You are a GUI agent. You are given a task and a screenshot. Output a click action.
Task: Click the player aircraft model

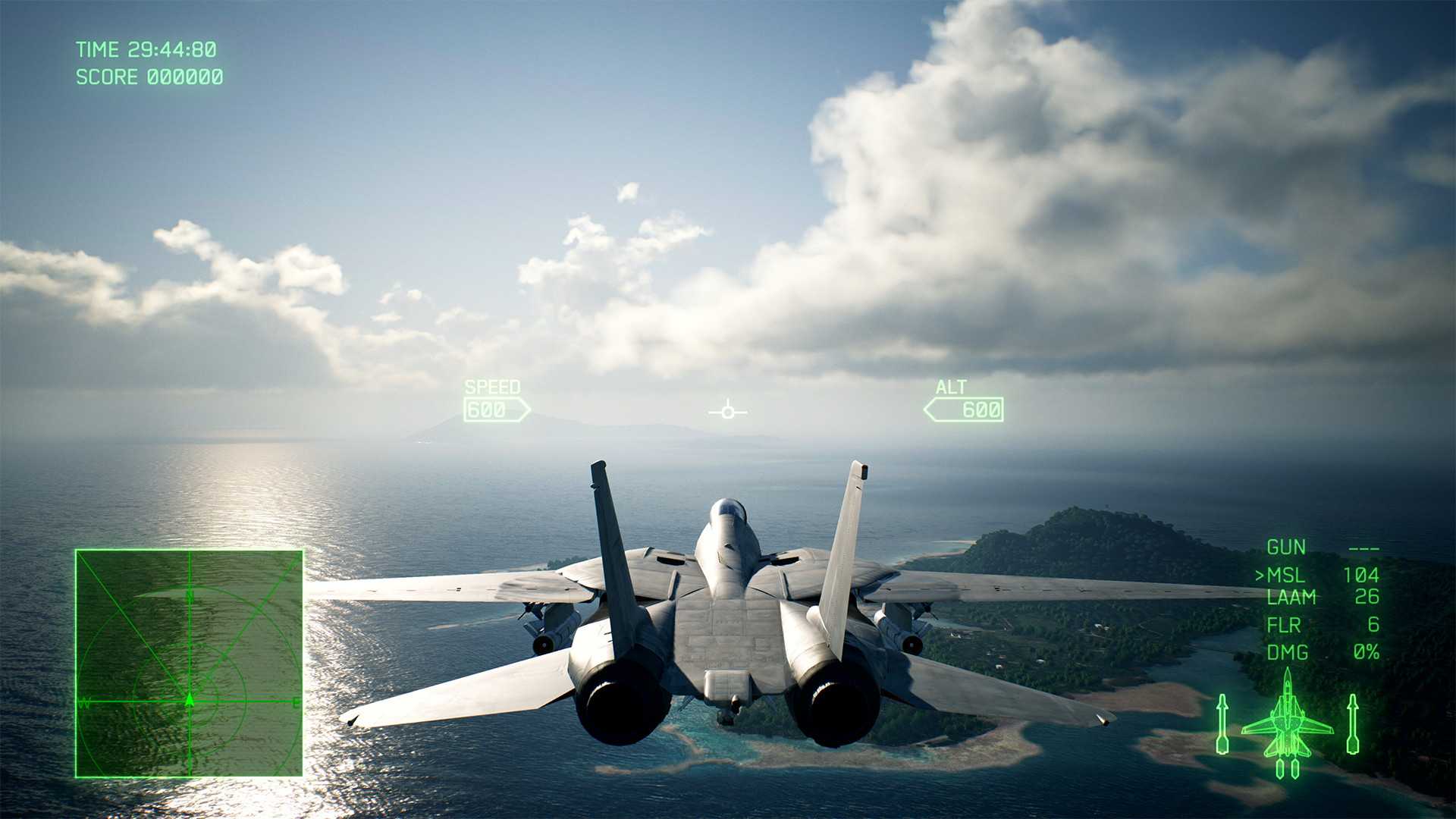[724, 614]
